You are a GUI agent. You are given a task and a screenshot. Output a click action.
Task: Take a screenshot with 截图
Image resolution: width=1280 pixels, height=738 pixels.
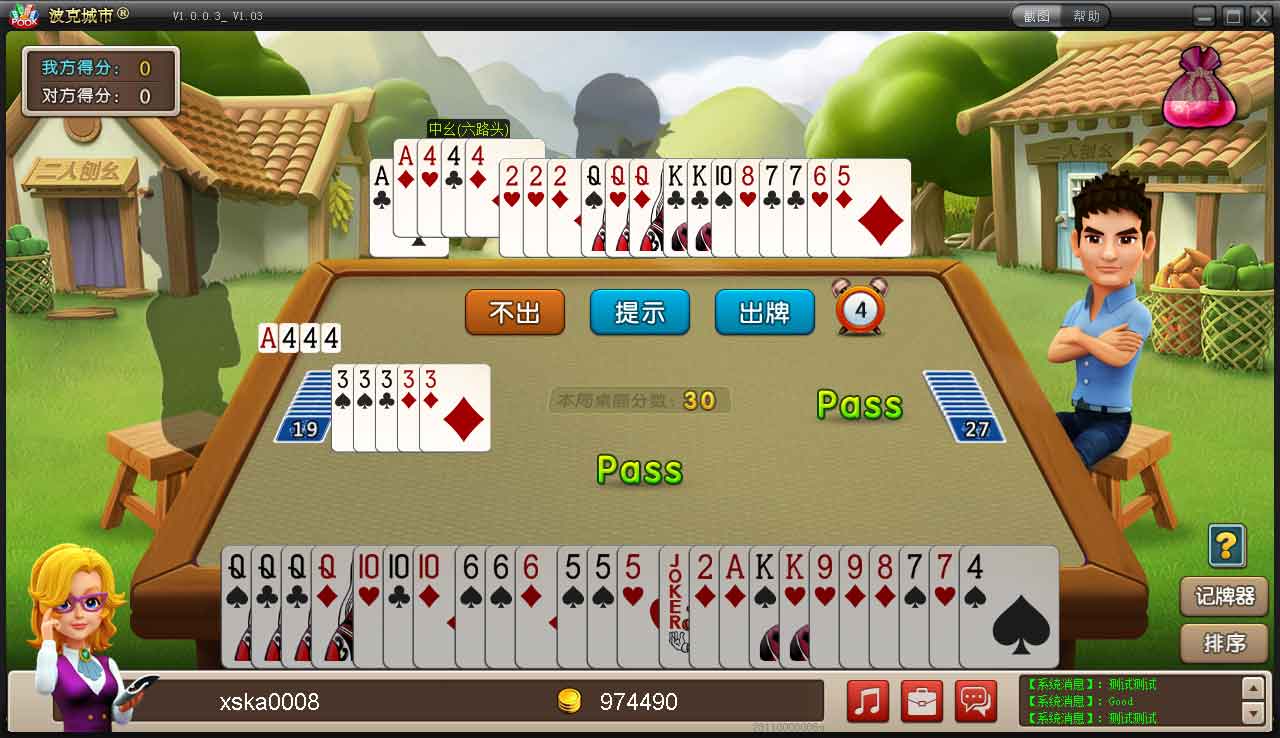(x=1037, y=16)
